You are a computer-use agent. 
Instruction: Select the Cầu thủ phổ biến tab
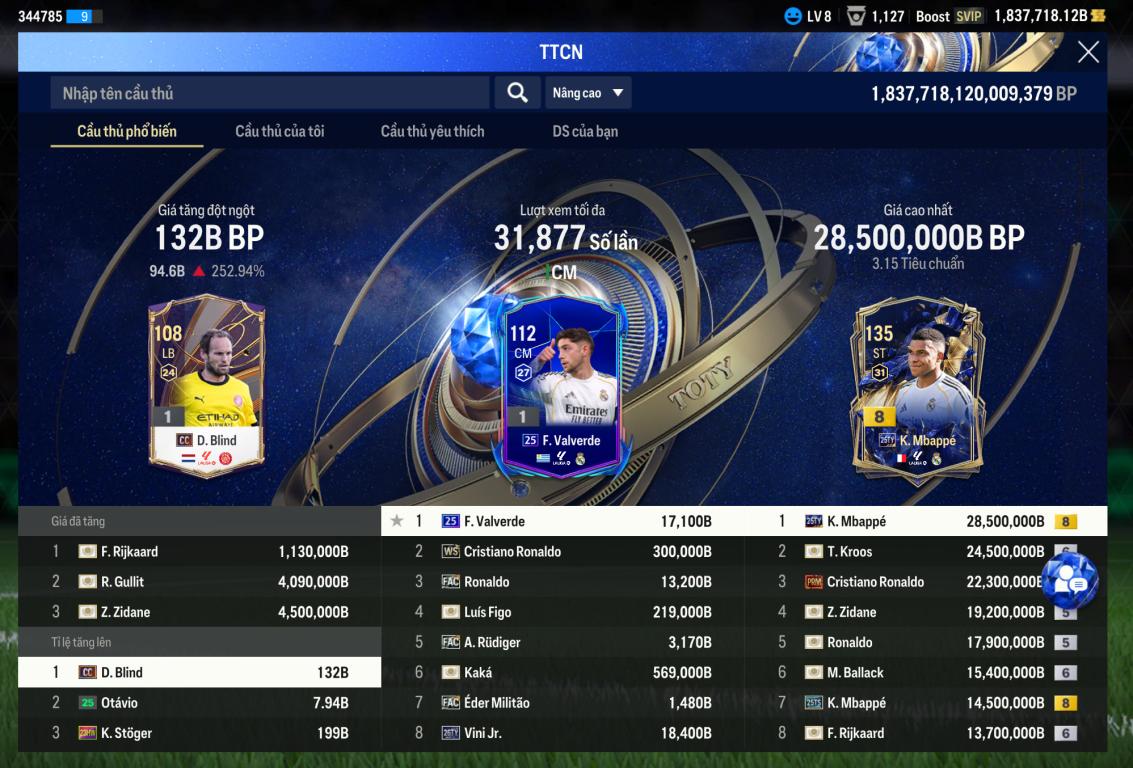pos(127,131)
